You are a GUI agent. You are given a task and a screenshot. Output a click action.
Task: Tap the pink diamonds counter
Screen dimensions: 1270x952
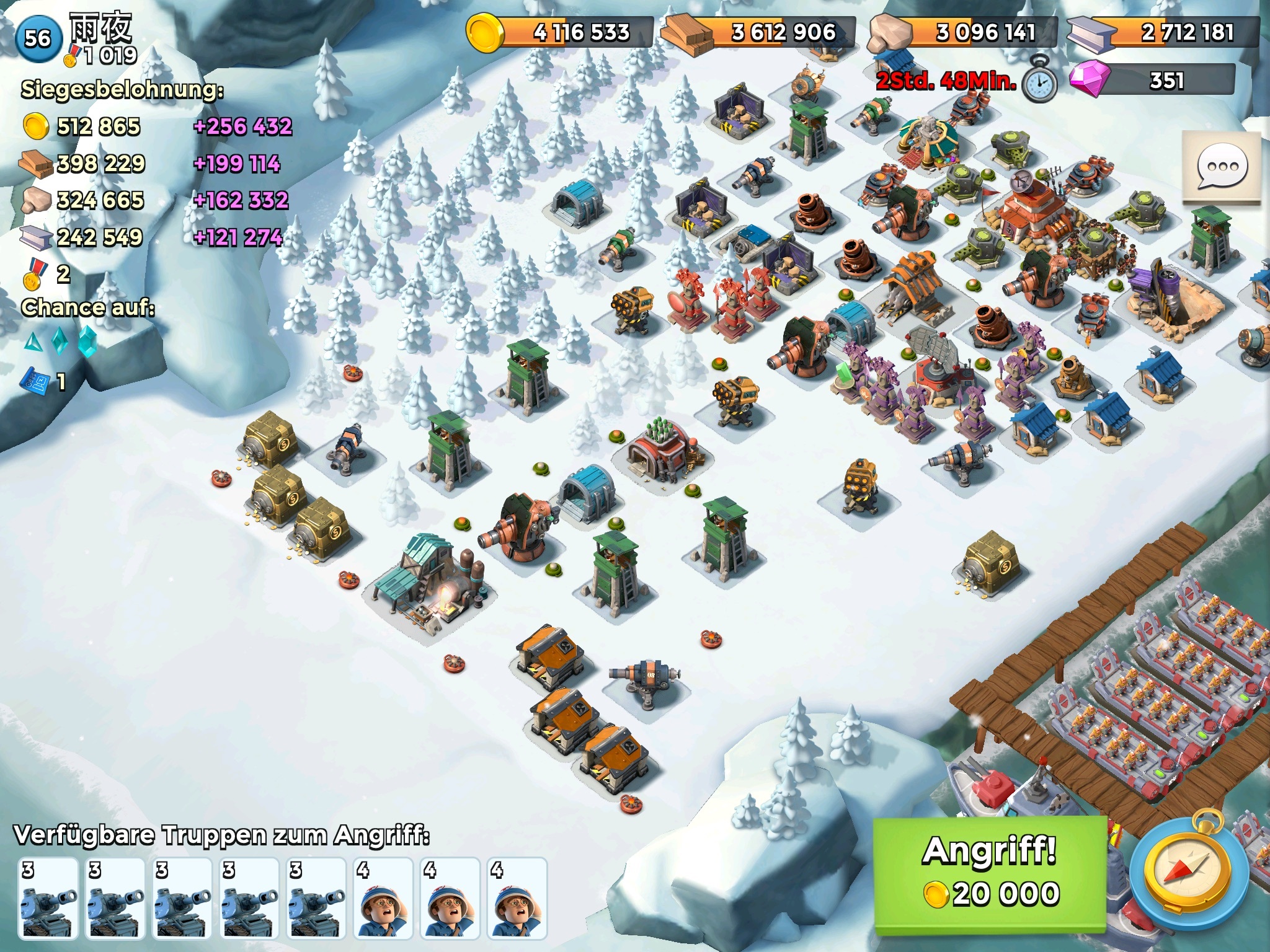click(x=1153, y=81)
